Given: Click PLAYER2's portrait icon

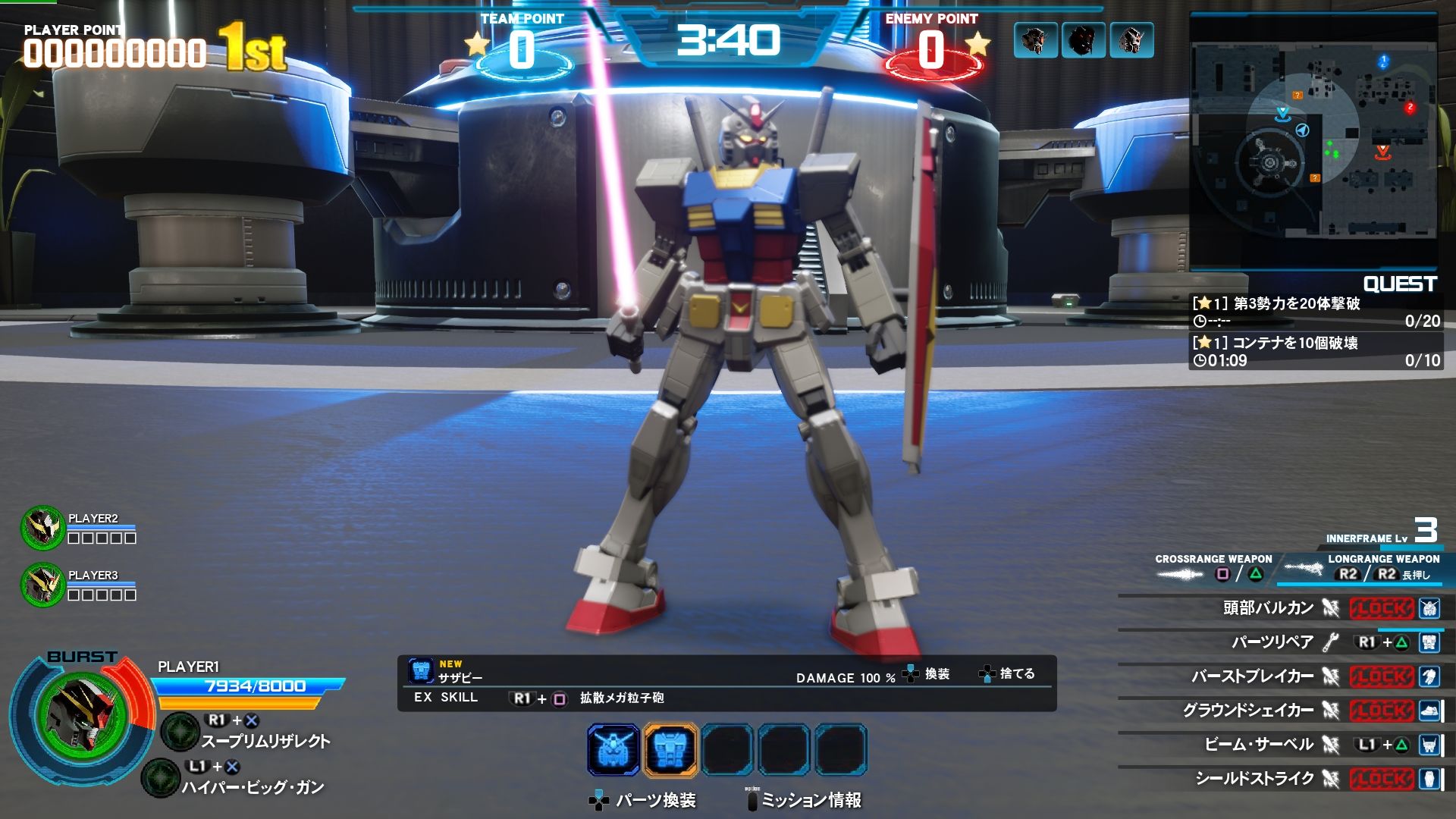Looking at the screenshot, I should [42, 527].
